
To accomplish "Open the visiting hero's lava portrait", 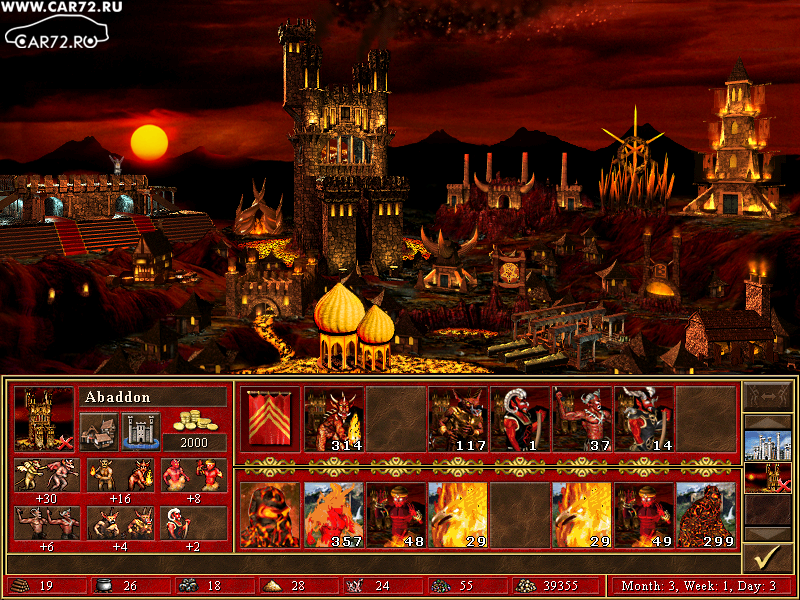I will 270,514.
